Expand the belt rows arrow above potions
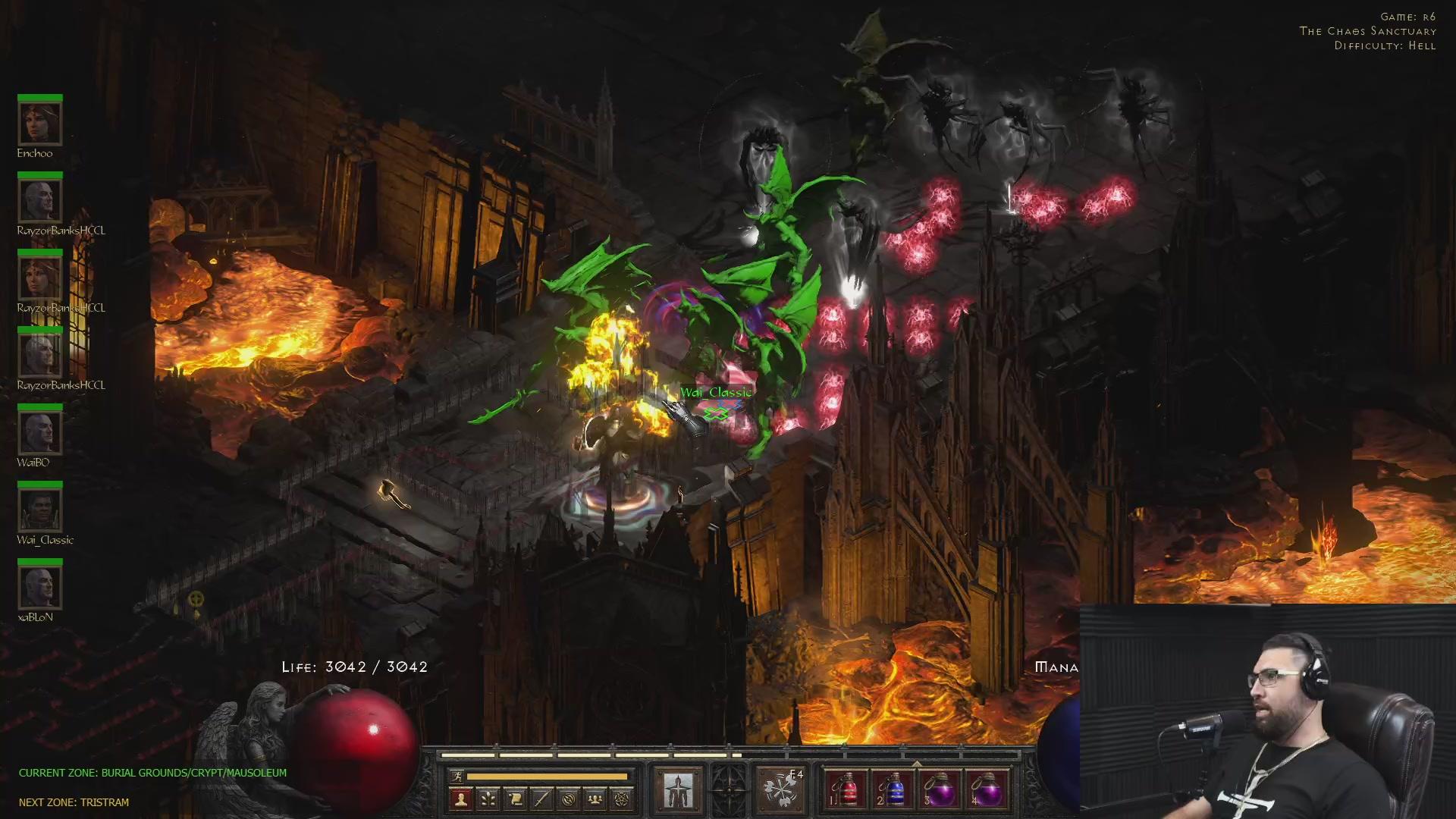Viewport: 1456px width, 819px height. [x=916, y=763]
